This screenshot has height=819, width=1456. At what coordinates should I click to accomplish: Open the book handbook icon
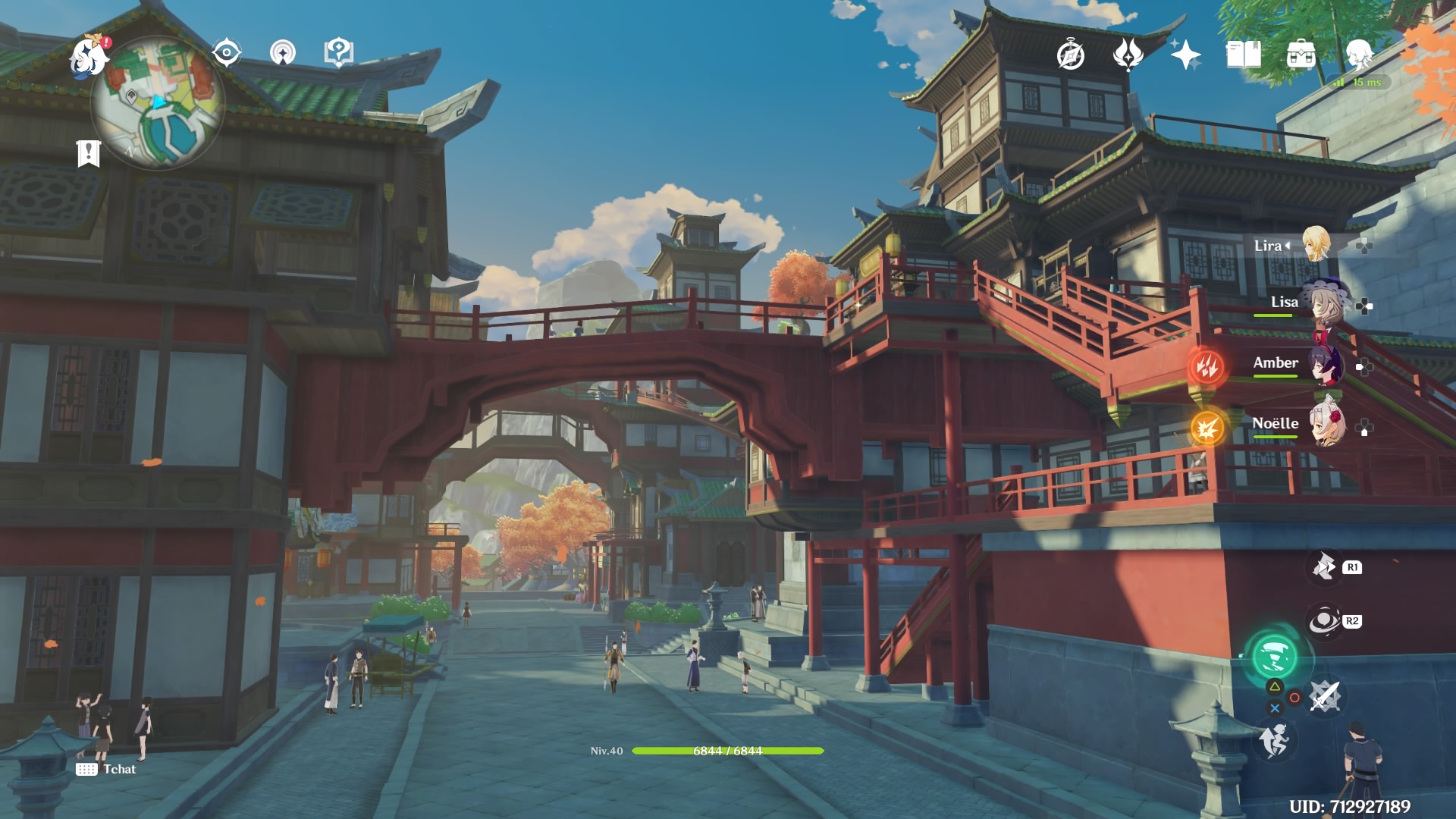pyautogui.click(x=1243, y=55)
